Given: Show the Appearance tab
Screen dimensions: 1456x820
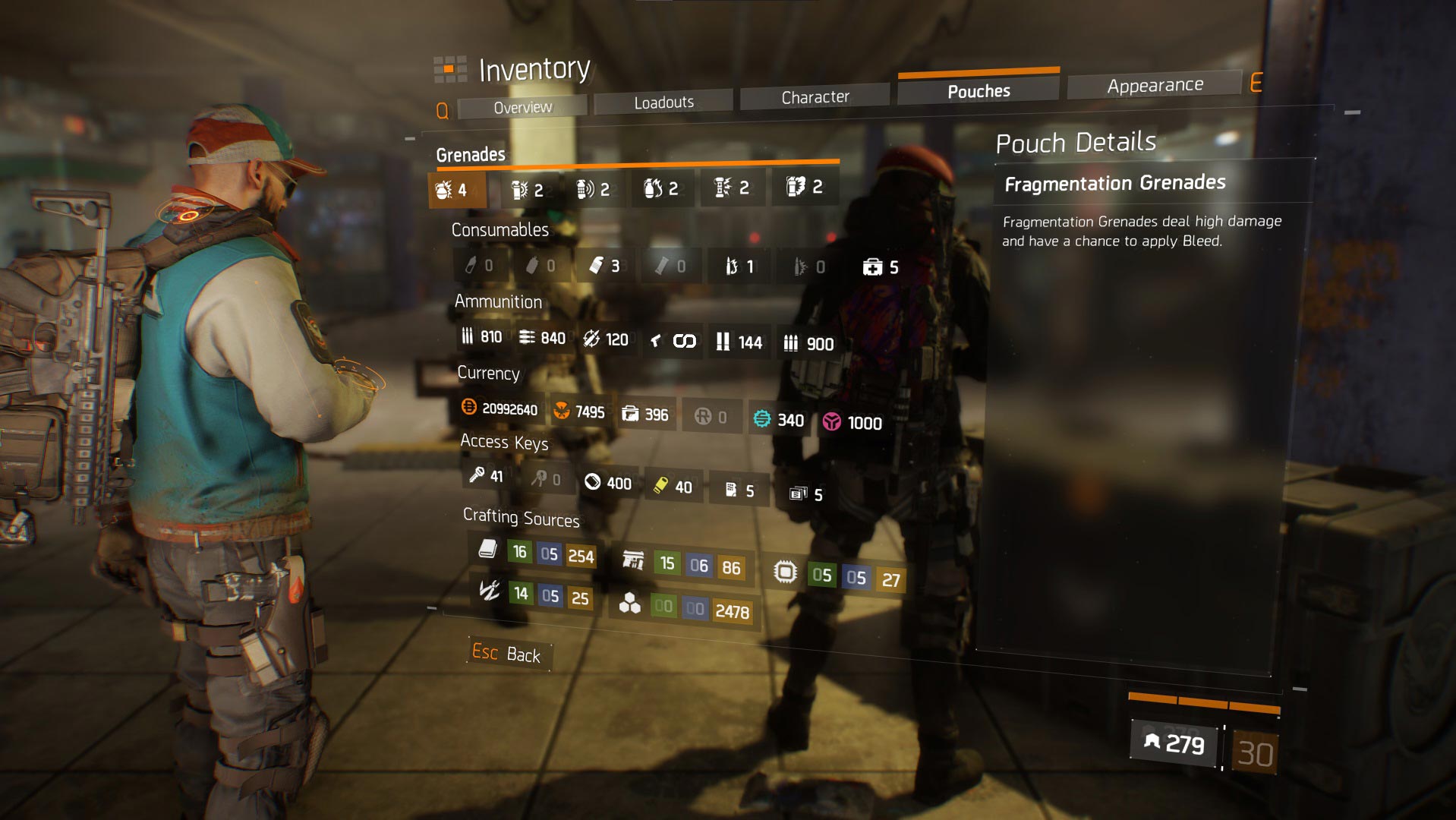Looking at the screenshot, I should click(x=1154, y=85).
